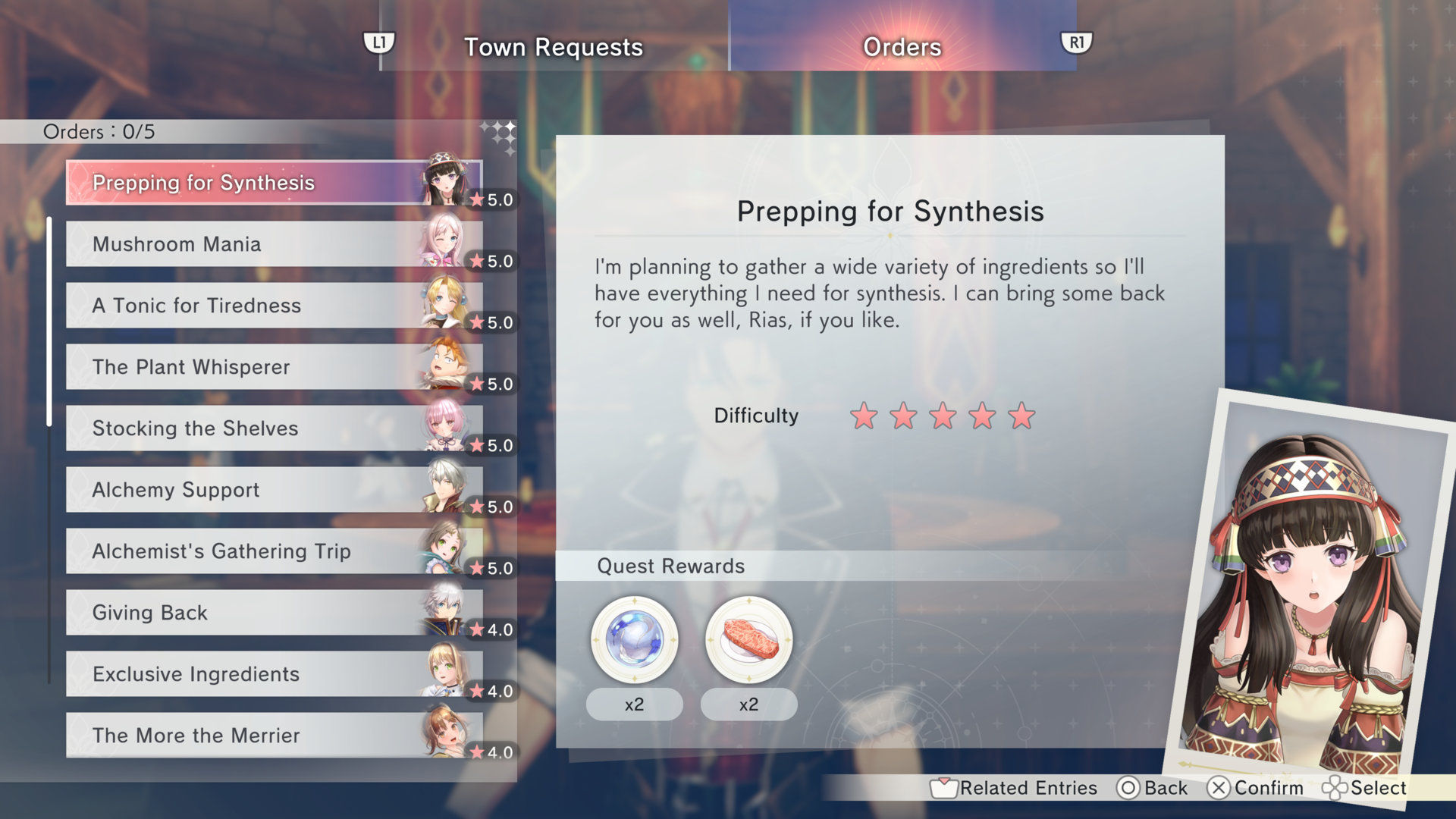The width and height of the screenshot is (1456, 819).
Task: Click the x2 label under the orb reward
Action: [x=634, y=704]
